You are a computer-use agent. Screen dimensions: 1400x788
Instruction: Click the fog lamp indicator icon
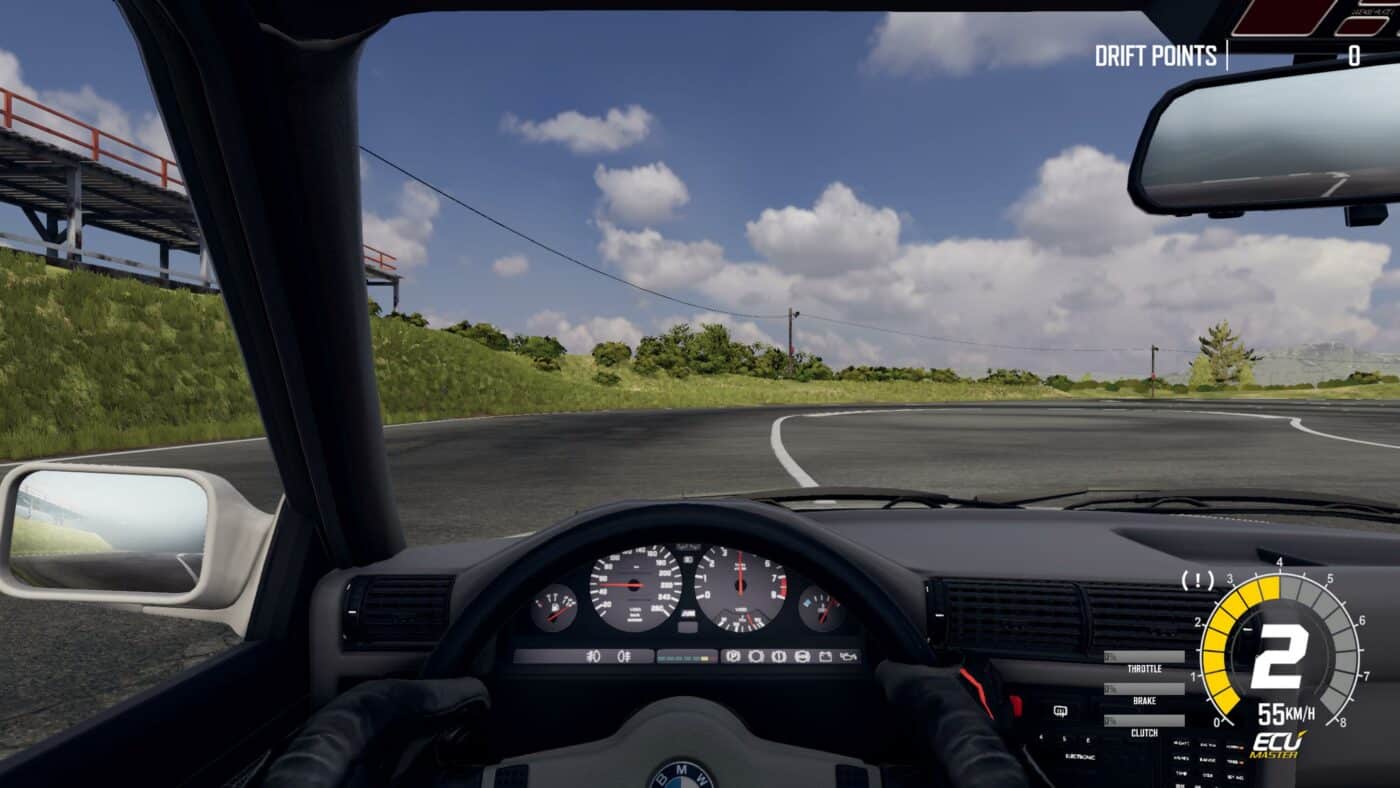point(624,657)
